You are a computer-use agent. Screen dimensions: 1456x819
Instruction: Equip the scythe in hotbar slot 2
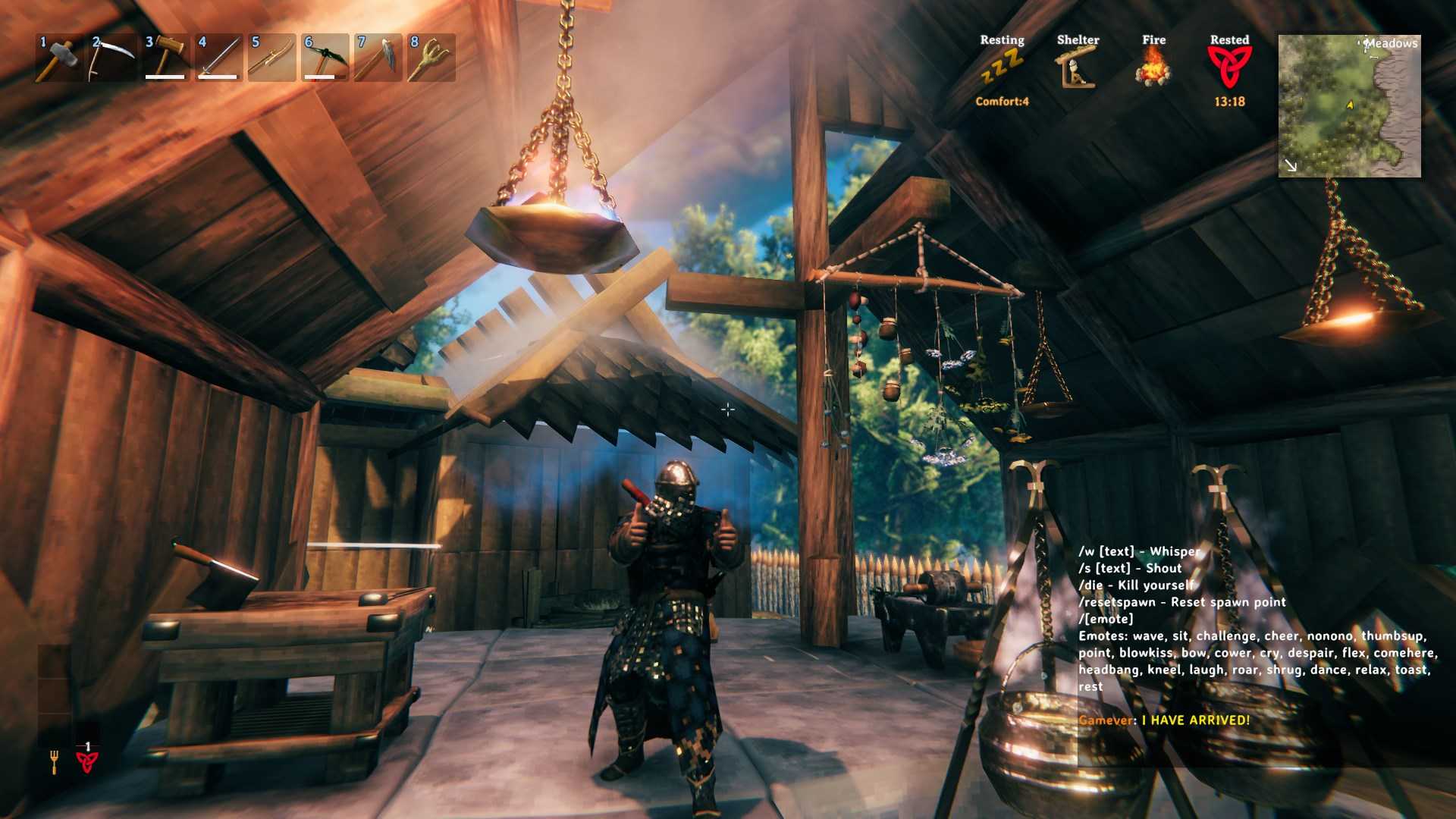click(112, 58)
